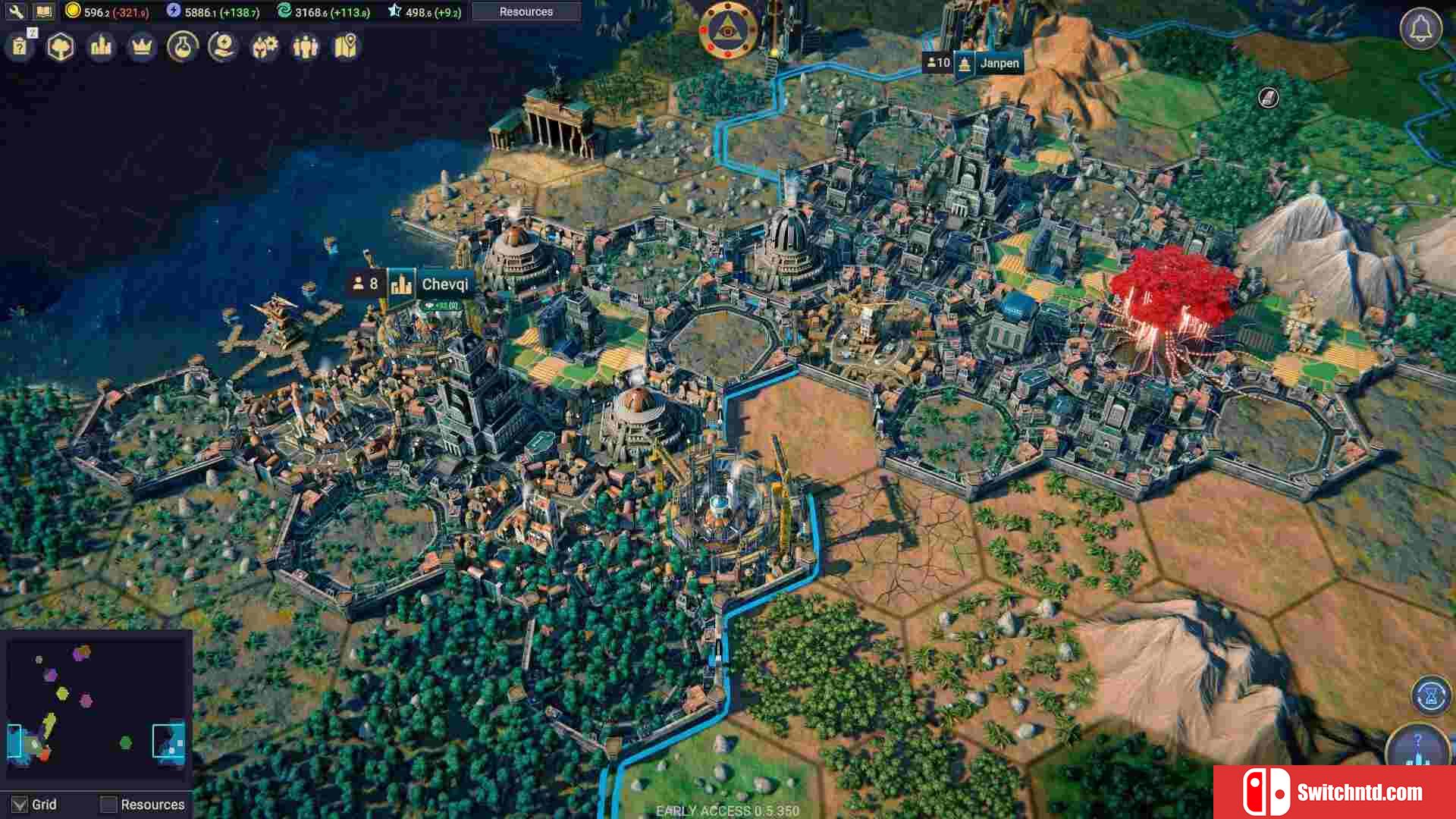Open the encyclopedia book icon
This screenshot has width=1456, height=819.
coord(43,11)
